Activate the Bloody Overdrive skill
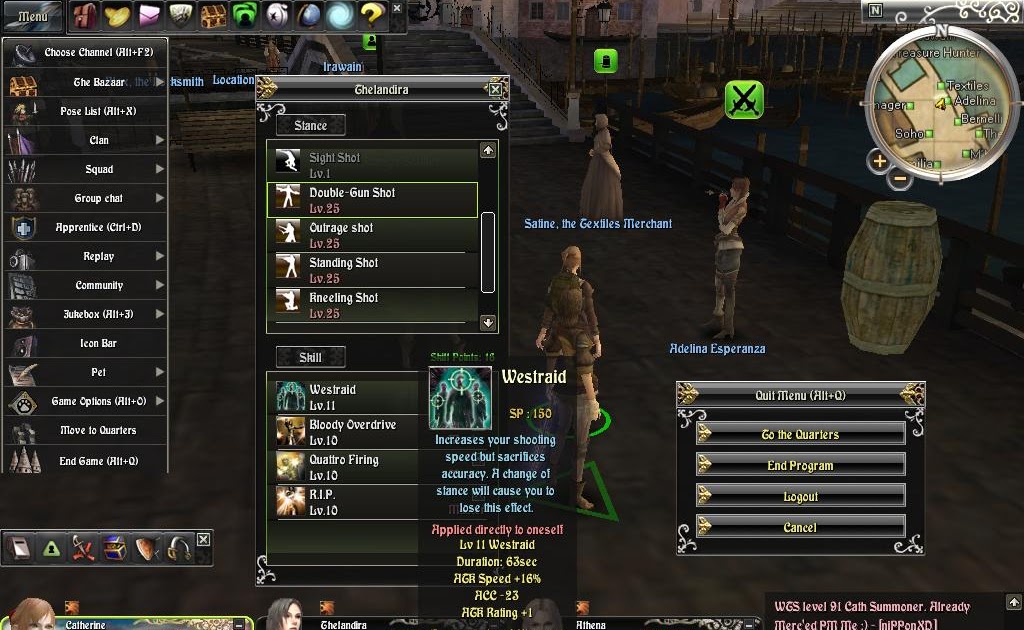The image size is (1024, 630). (x=350, y=432)
